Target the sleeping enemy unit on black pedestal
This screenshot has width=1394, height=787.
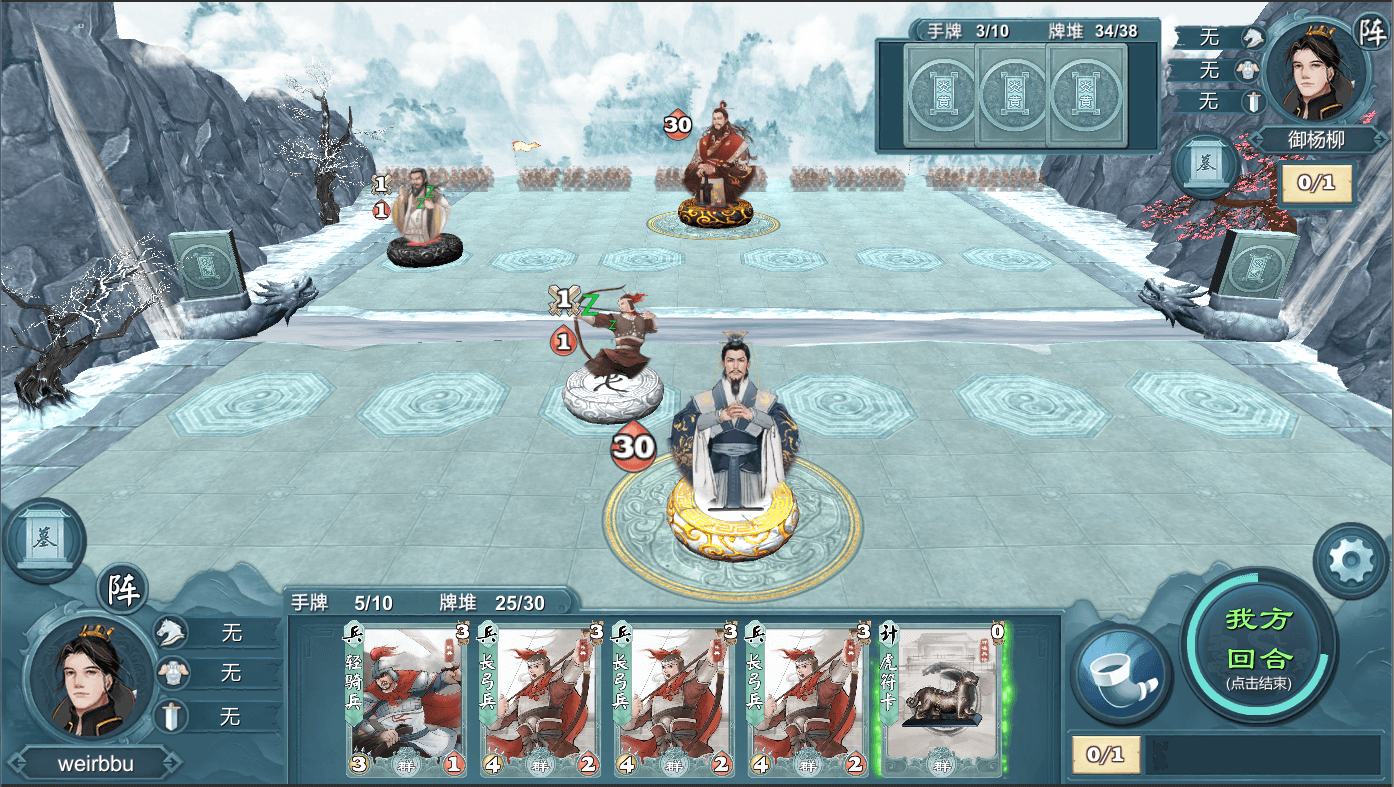pyautogui.click(x=424, y=222)
